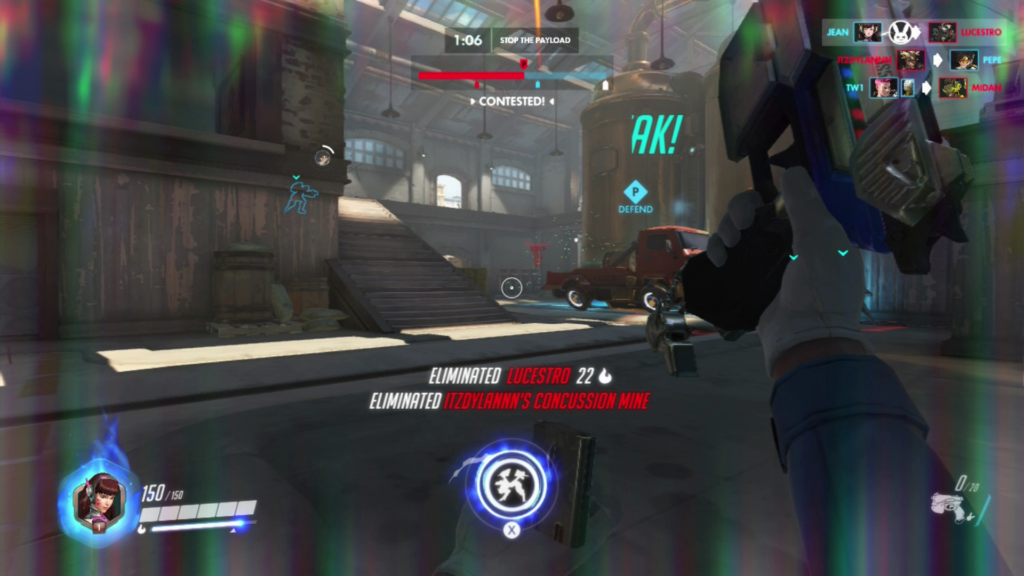Select Pepe's Tracer portrait in kill feed
Screen dimensions: 1024x576
pyautogui.click(x=963, y=60)
